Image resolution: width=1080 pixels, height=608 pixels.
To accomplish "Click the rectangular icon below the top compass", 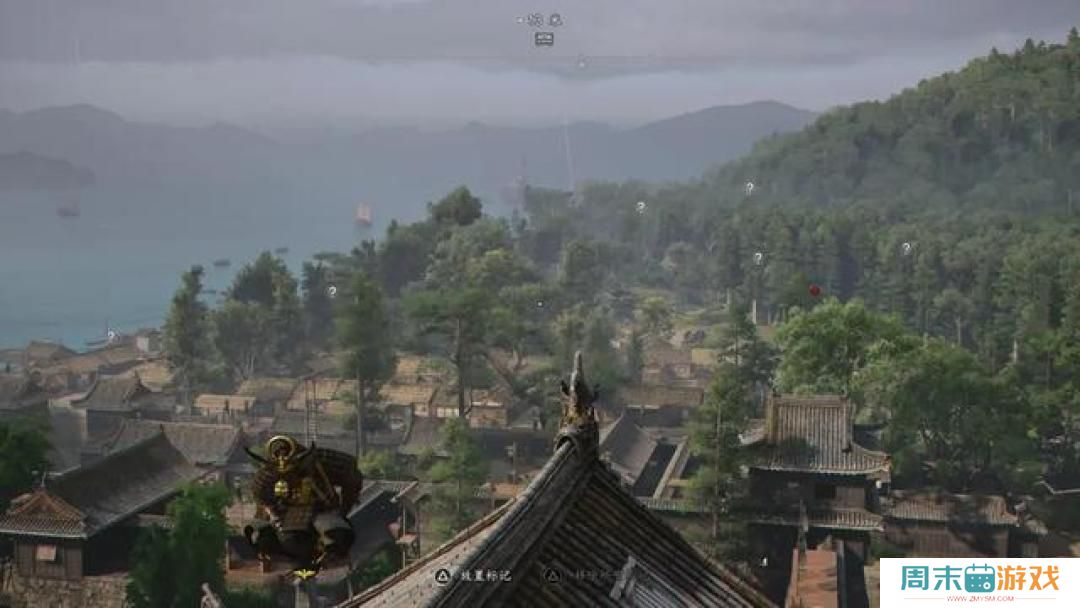I will pyautogui.click(x=544, y=39).
